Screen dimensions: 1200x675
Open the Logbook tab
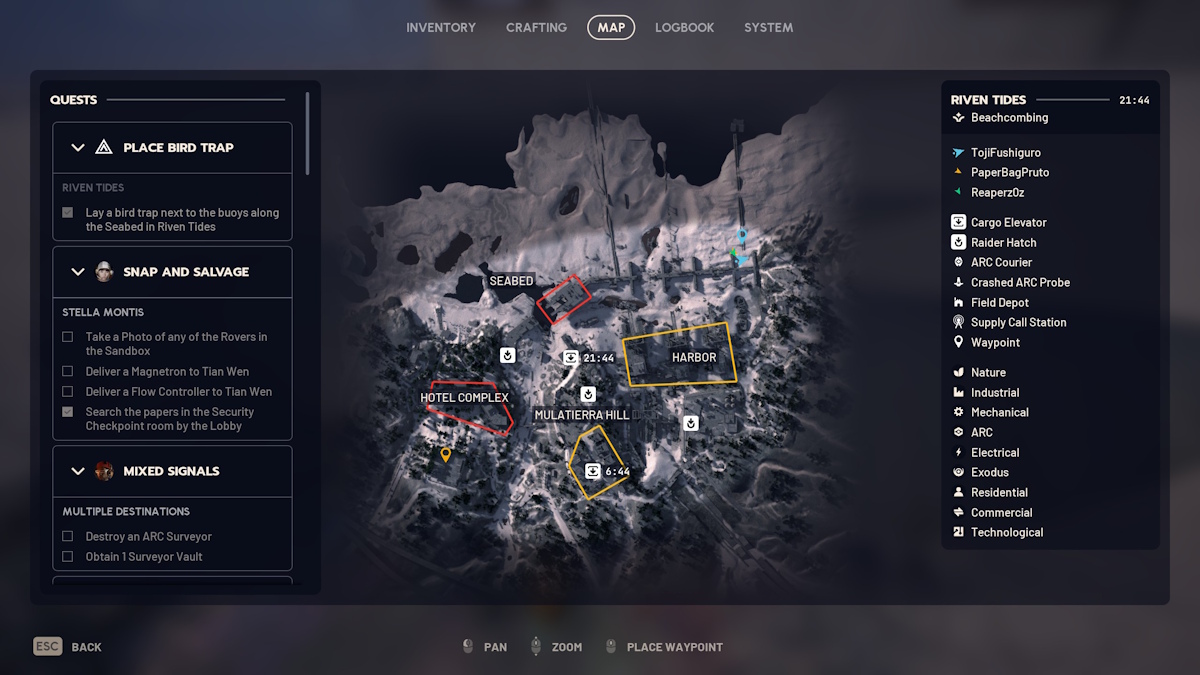tap(684, 28)
